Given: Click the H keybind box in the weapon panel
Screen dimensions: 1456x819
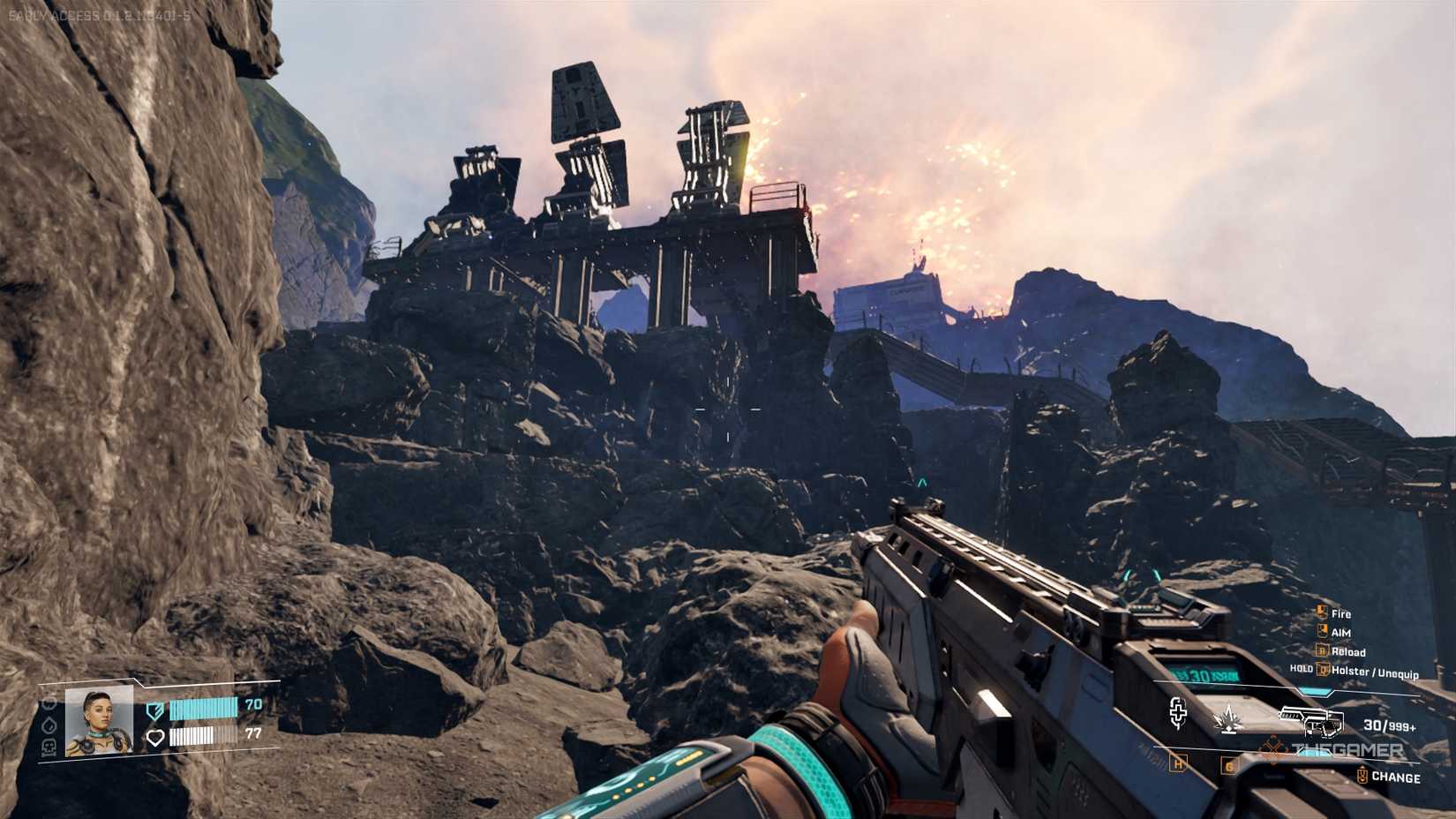Looking at the screenshot, I should tap(1177, 764).
